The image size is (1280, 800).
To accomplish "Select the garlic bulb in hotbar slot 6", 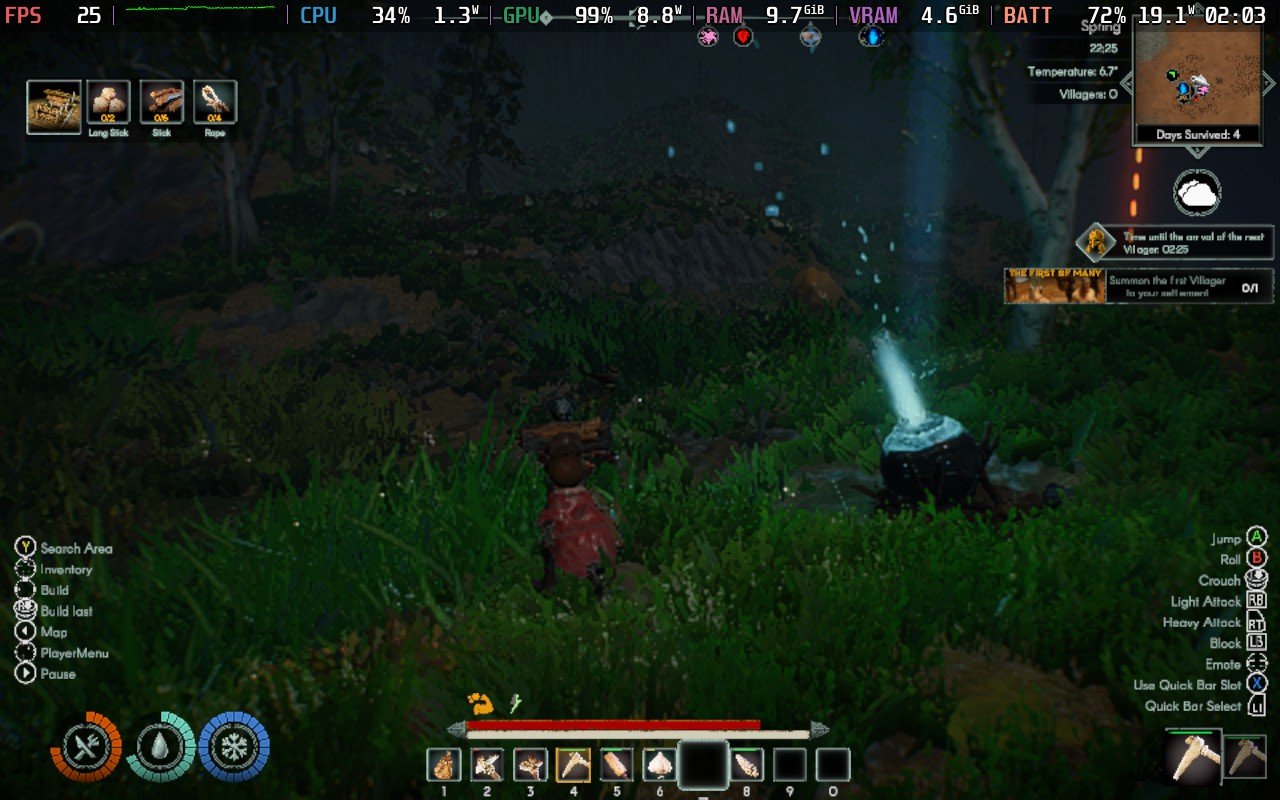I will point(659,765).
